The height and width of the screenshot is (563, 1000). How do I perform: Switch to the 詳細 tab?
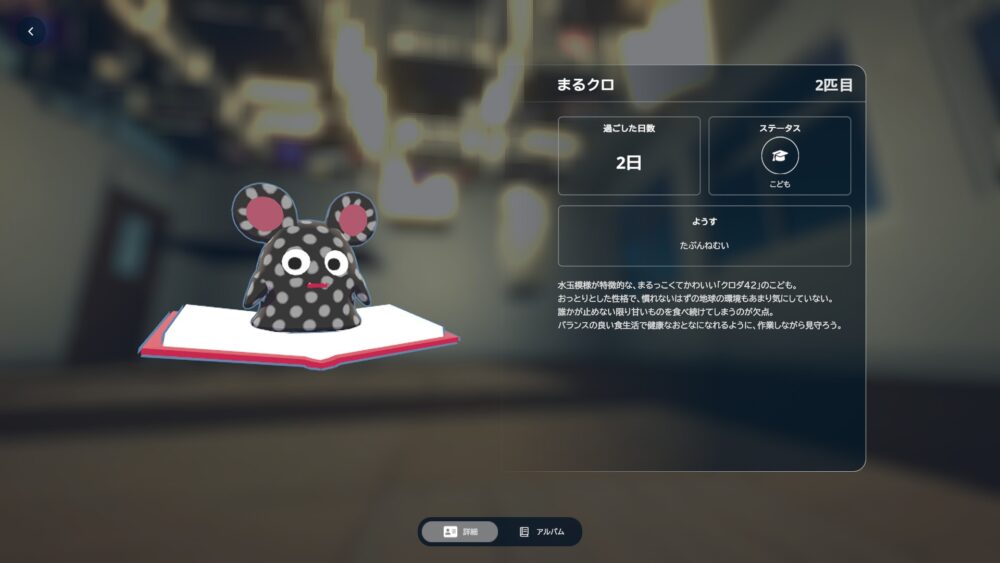[x=460, y=532]
